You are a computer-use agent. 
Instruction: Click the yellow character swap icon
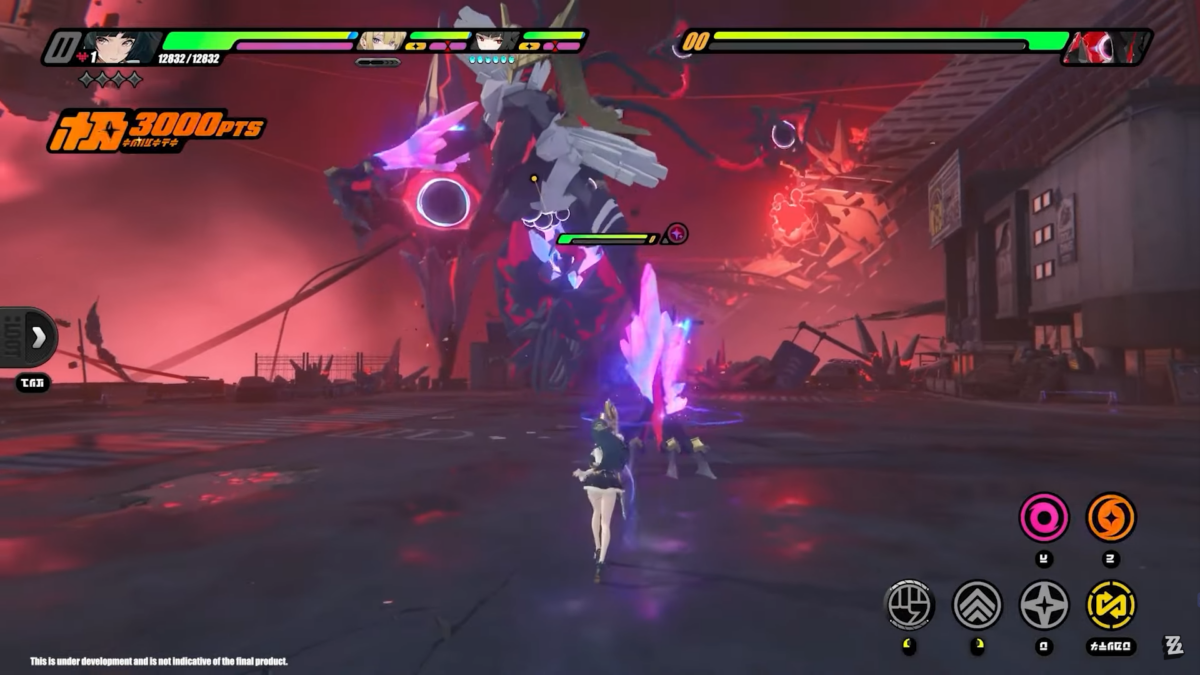(x=1110, y=604)
